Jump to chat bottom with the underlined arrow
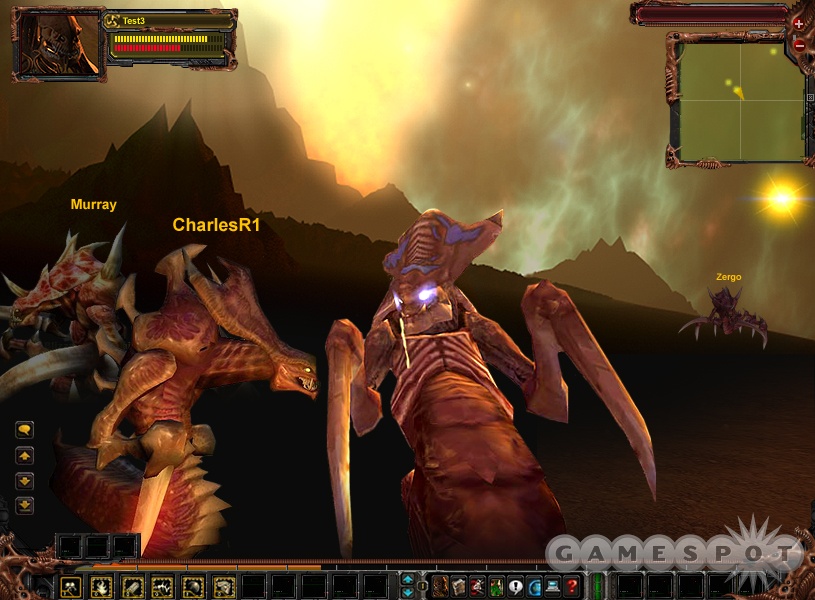The width and height of the screenshot is (815, 600). point(25,506)
